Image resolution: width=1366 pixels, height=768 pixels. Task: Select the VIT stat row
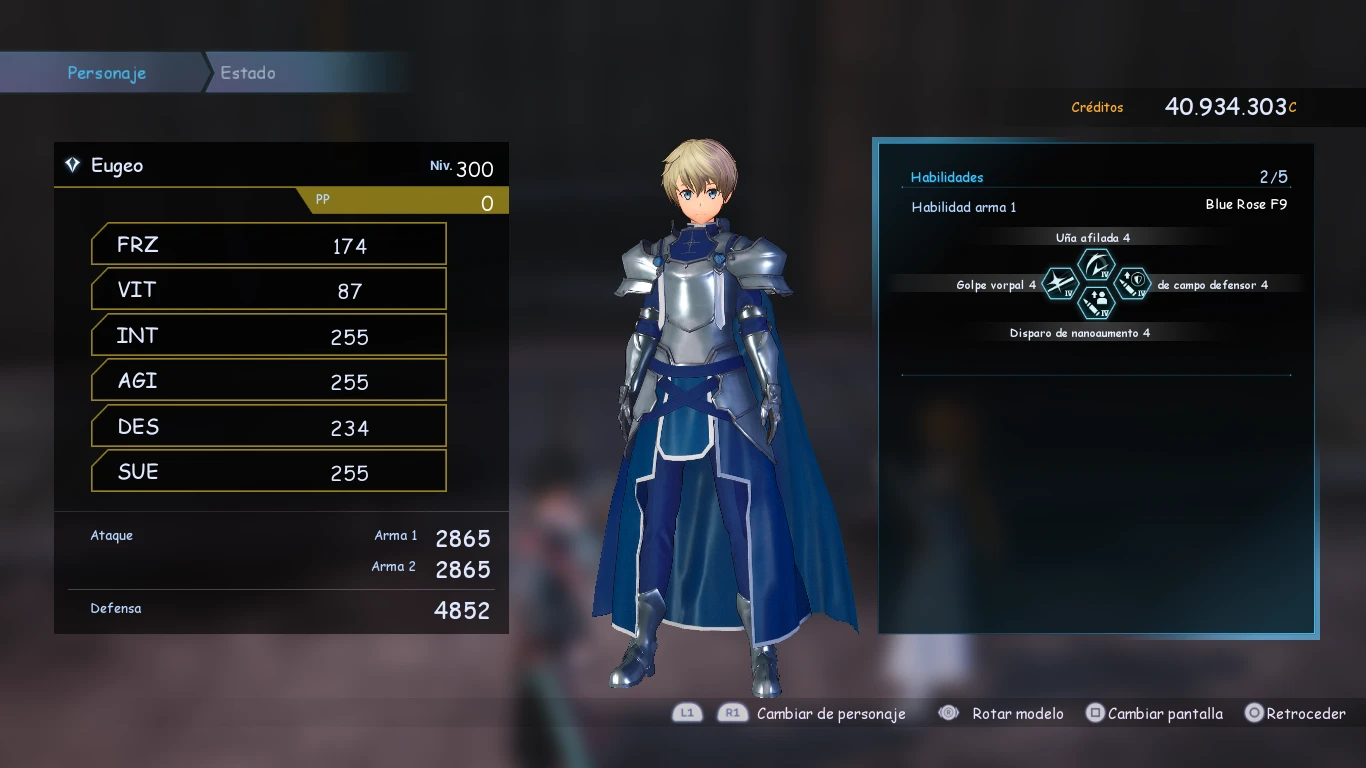pyautogui.click(x=268, y=290)
